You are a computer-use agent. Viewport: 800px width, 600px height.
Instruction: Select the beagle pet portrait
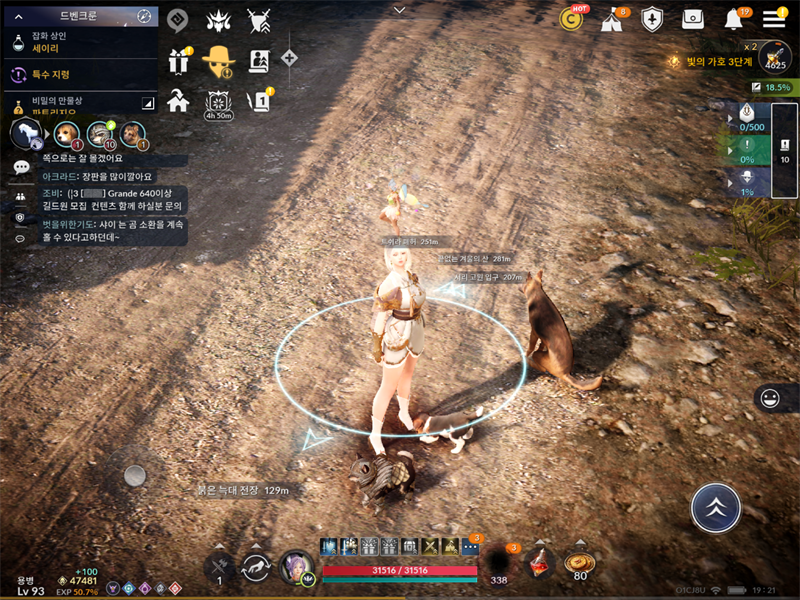pos(65,132)
